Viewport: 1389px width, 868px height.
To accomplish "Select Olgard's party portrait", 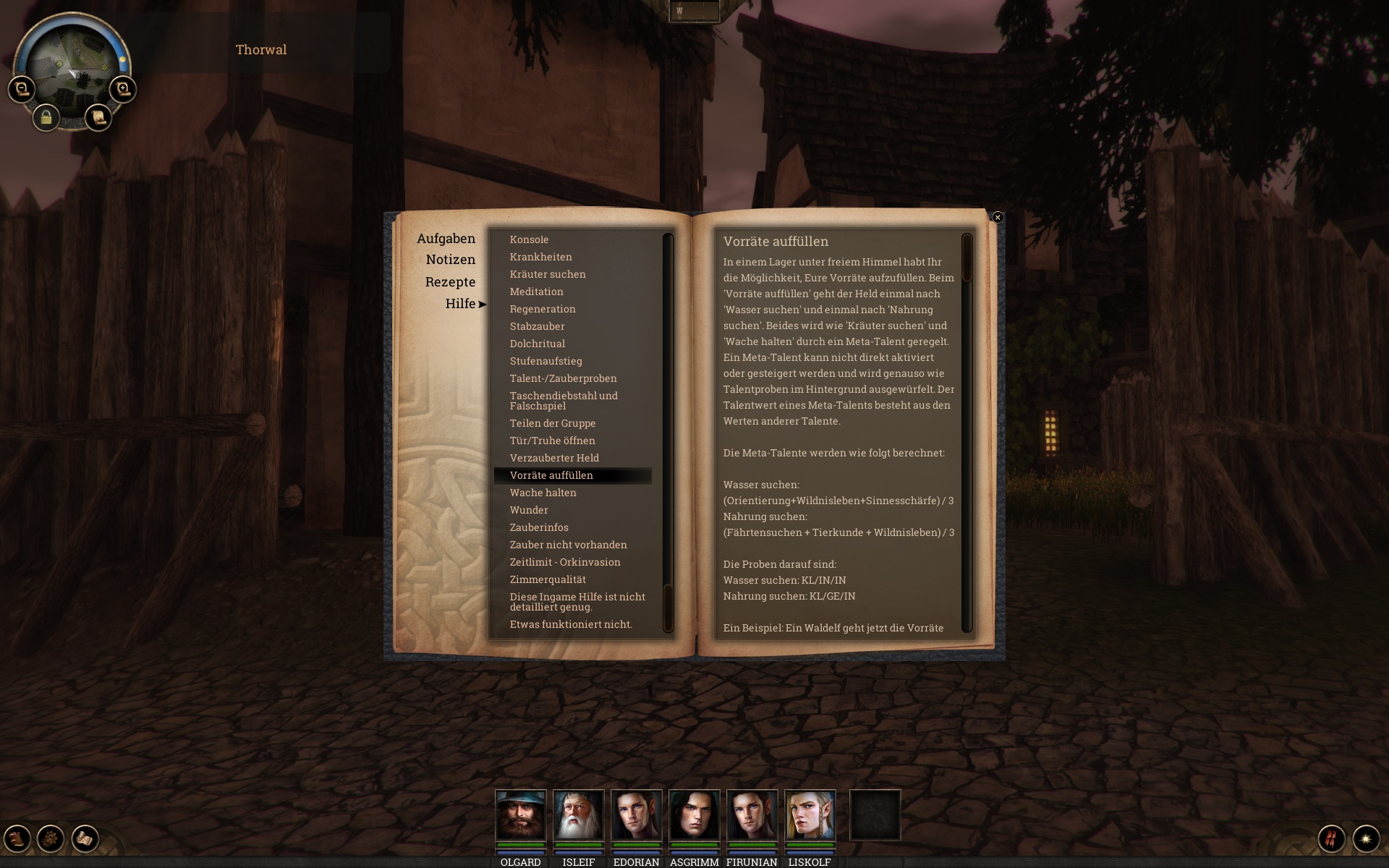I will (x=520, y=815).
